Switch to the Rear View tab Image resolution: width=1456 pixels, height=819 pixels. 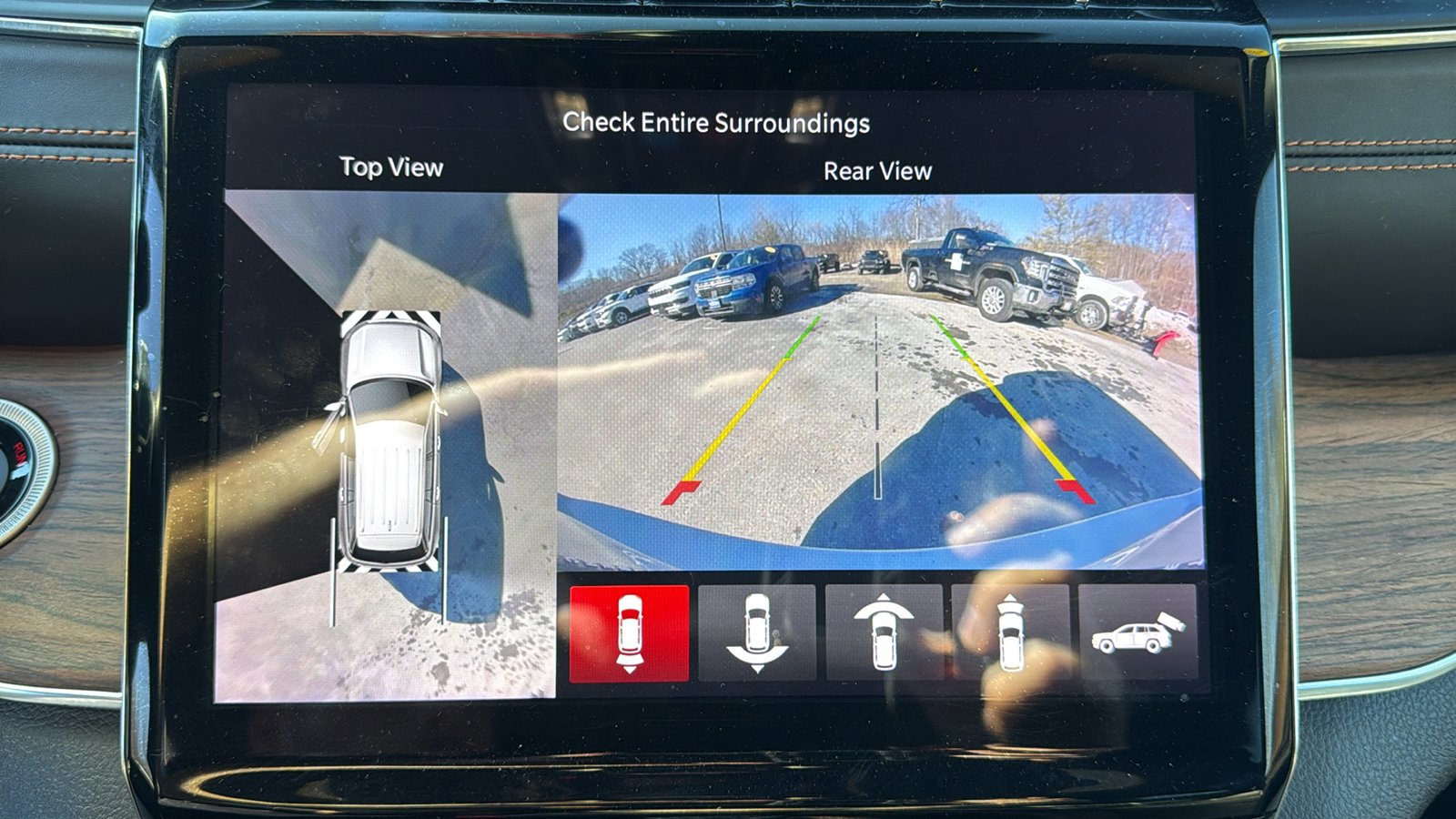coord(878,170)
